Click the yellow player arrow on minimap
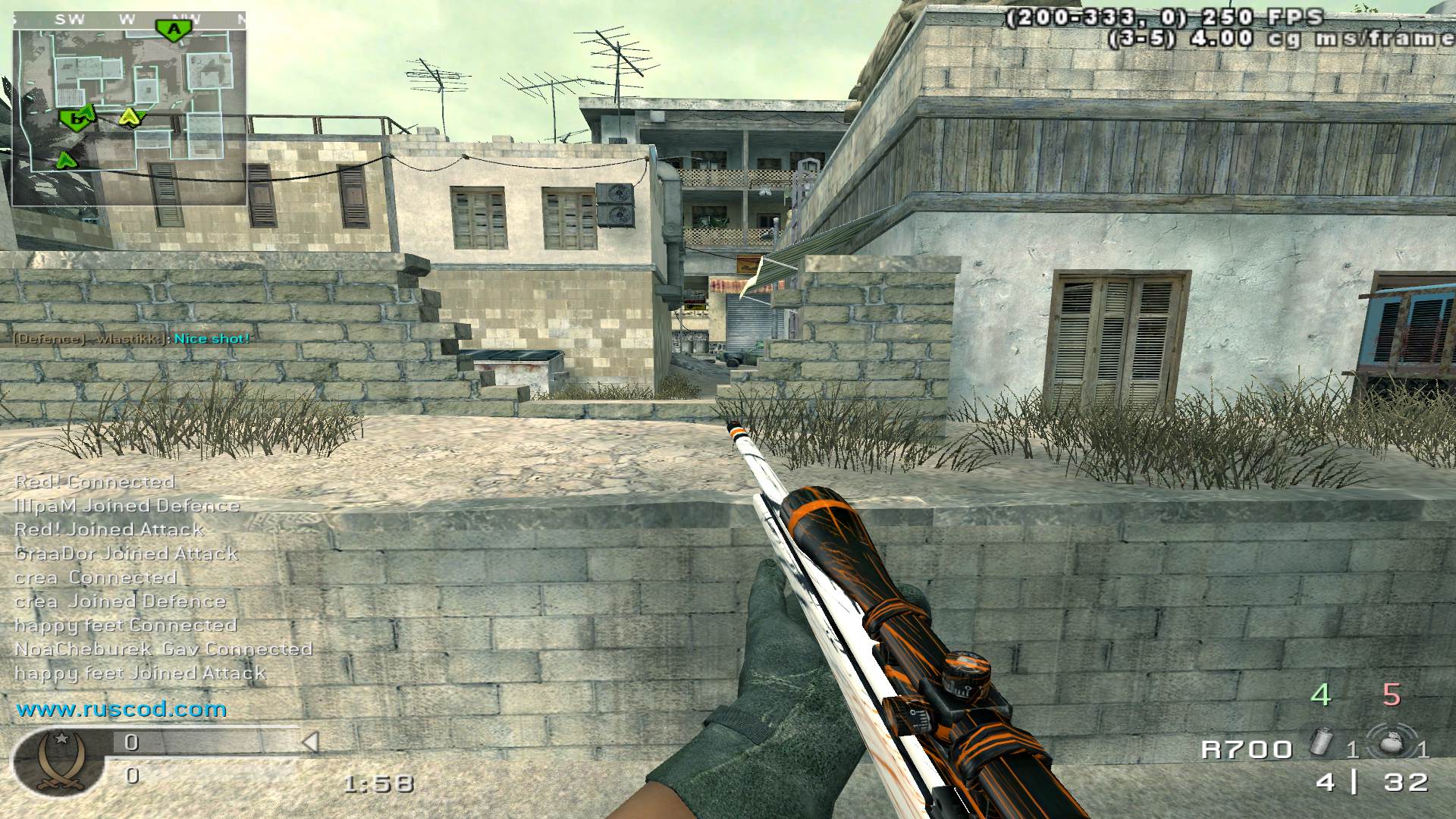 pyautogui.click(x=130, y=116)
